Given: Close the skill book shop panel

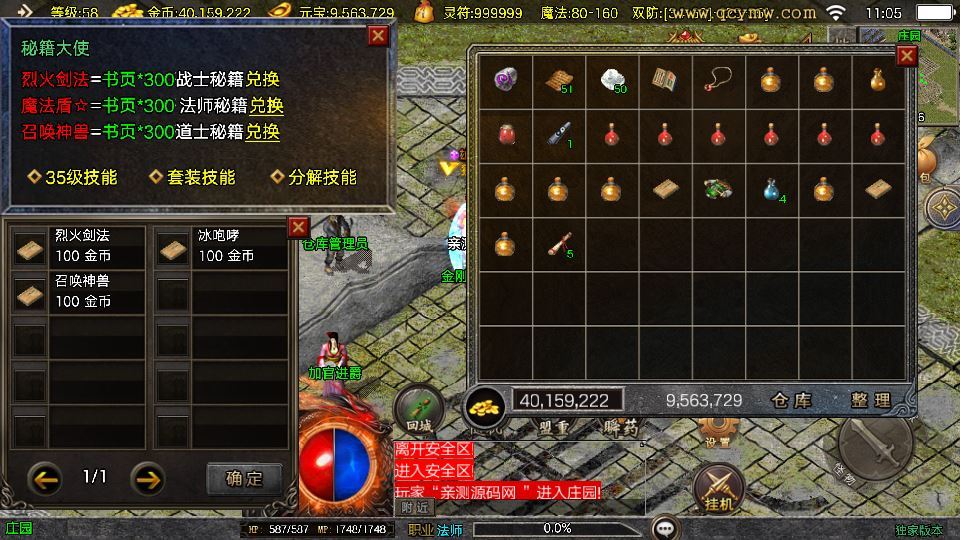Looking at the screenshot, I should click(x=298, y=227).
